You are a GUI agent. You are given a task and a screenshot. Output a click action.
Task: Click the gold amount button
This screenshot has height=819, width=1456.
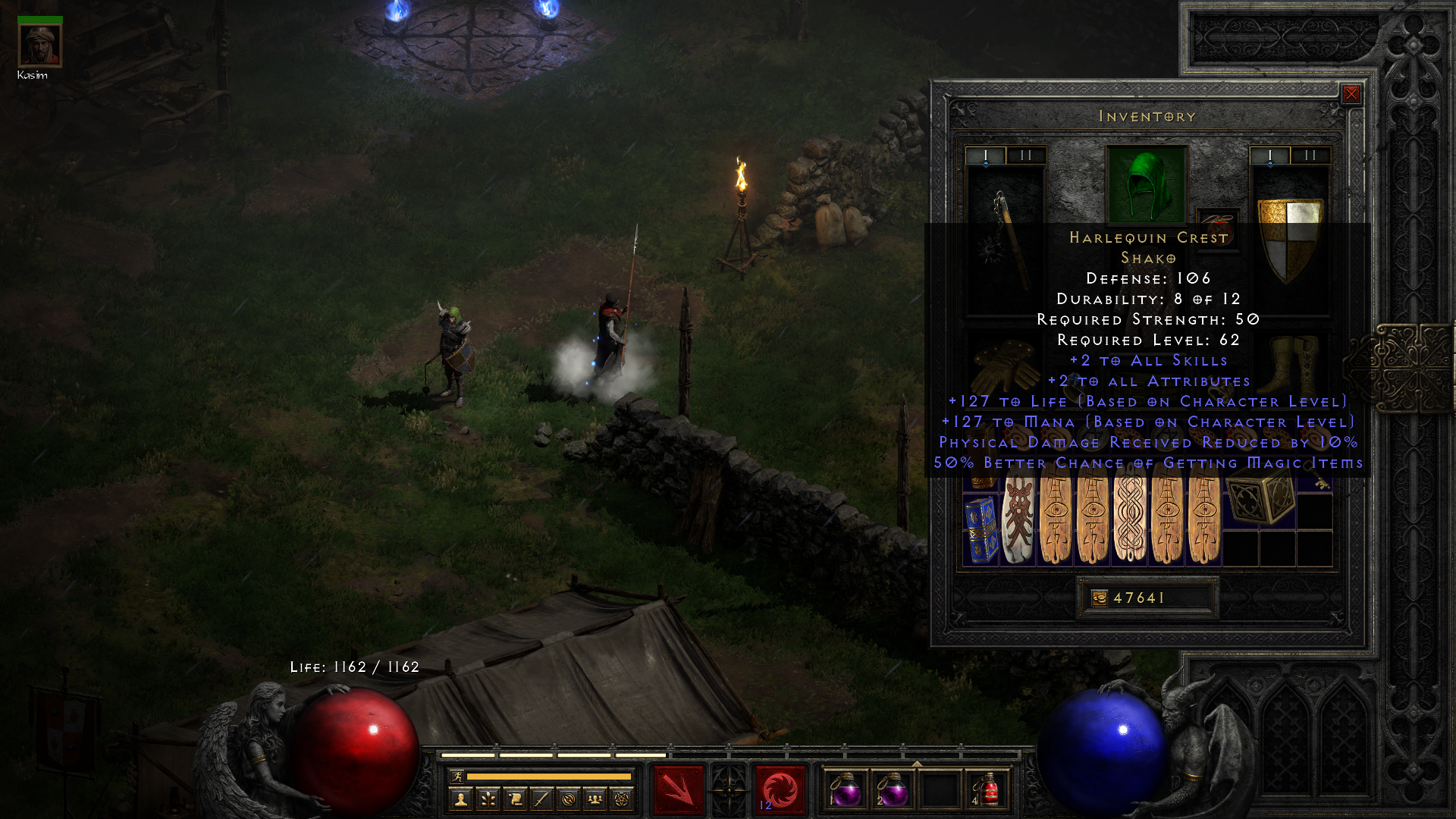(1100, 598)
